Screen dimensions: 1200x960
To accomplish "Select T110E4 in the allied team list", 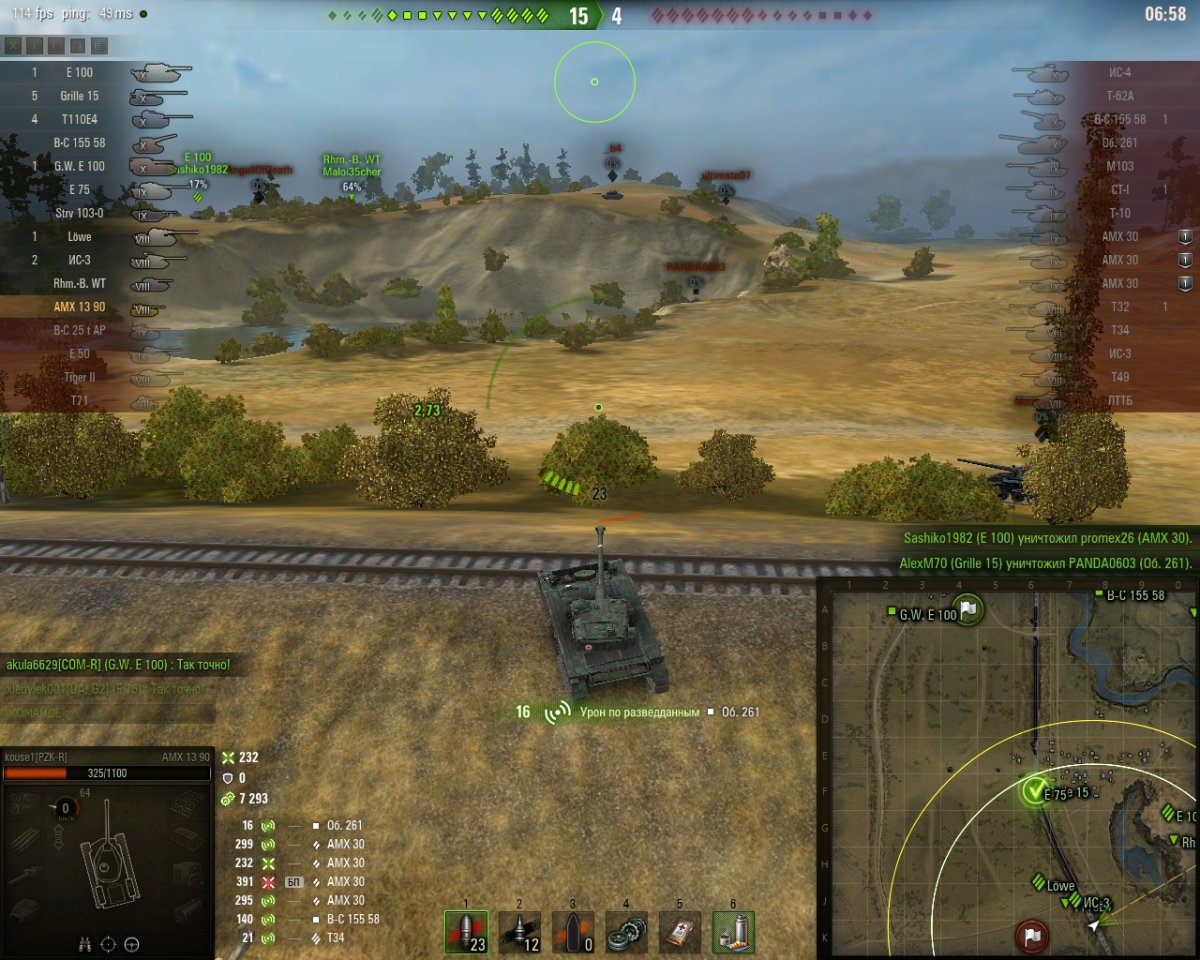I will 78,120.
